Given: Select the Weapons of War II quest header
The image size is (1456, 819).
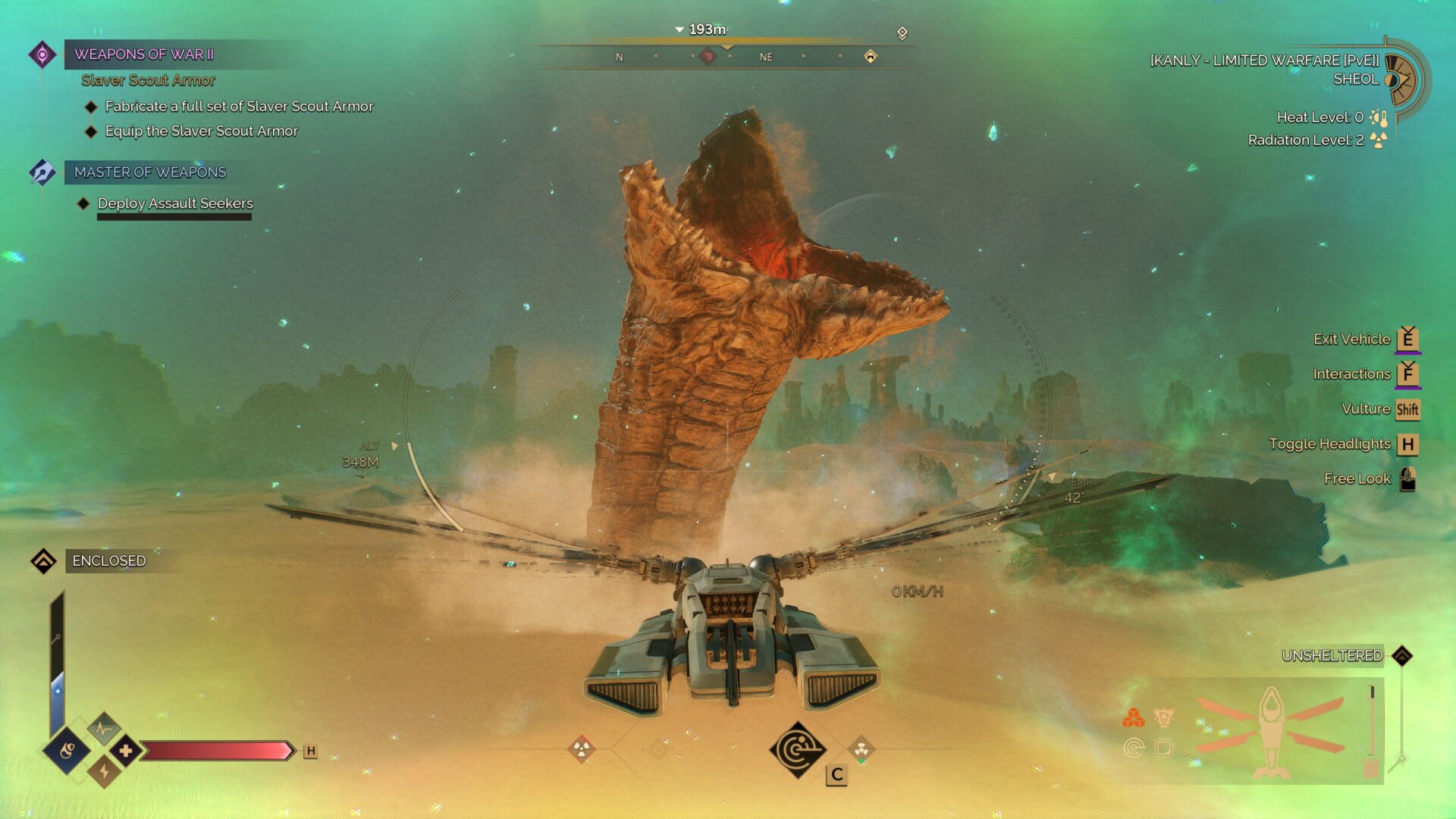Looking at the screenshot, I should click(144, 55).
